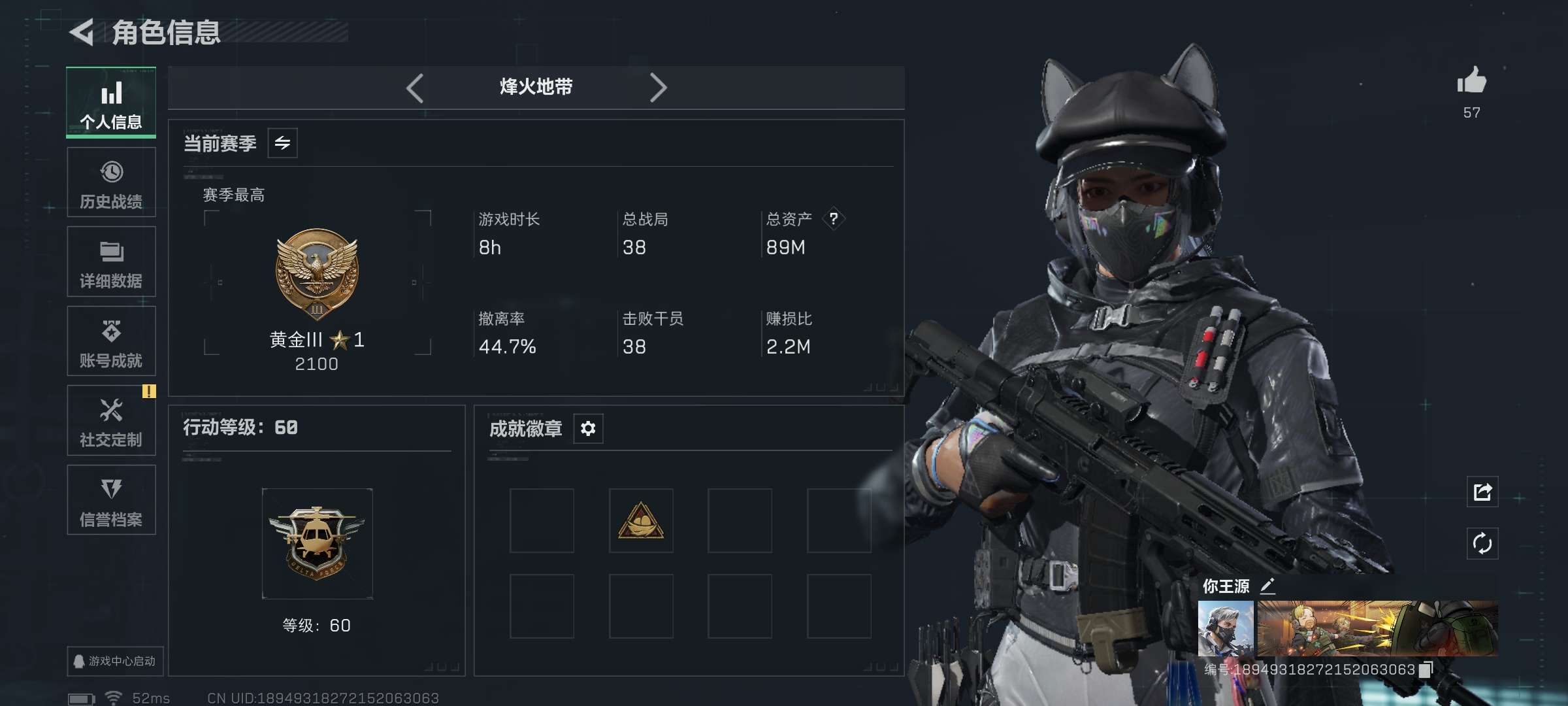Click the mode switch icon beside 当前赛季
This screenshot has width=1568, height=706.
point(282,142)
